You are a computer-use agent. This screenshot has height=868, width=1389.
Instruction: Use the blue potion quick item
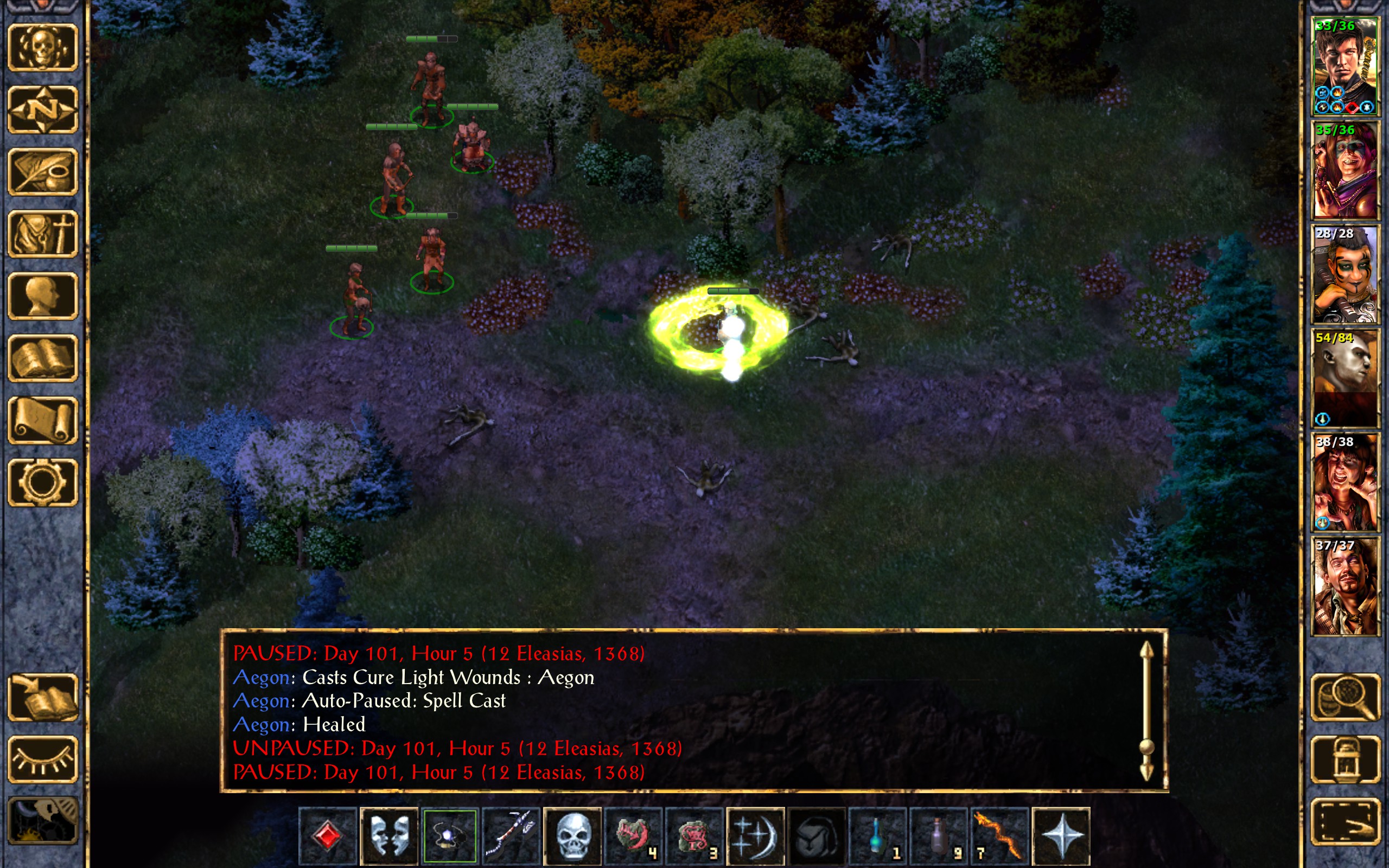(877, 836)
